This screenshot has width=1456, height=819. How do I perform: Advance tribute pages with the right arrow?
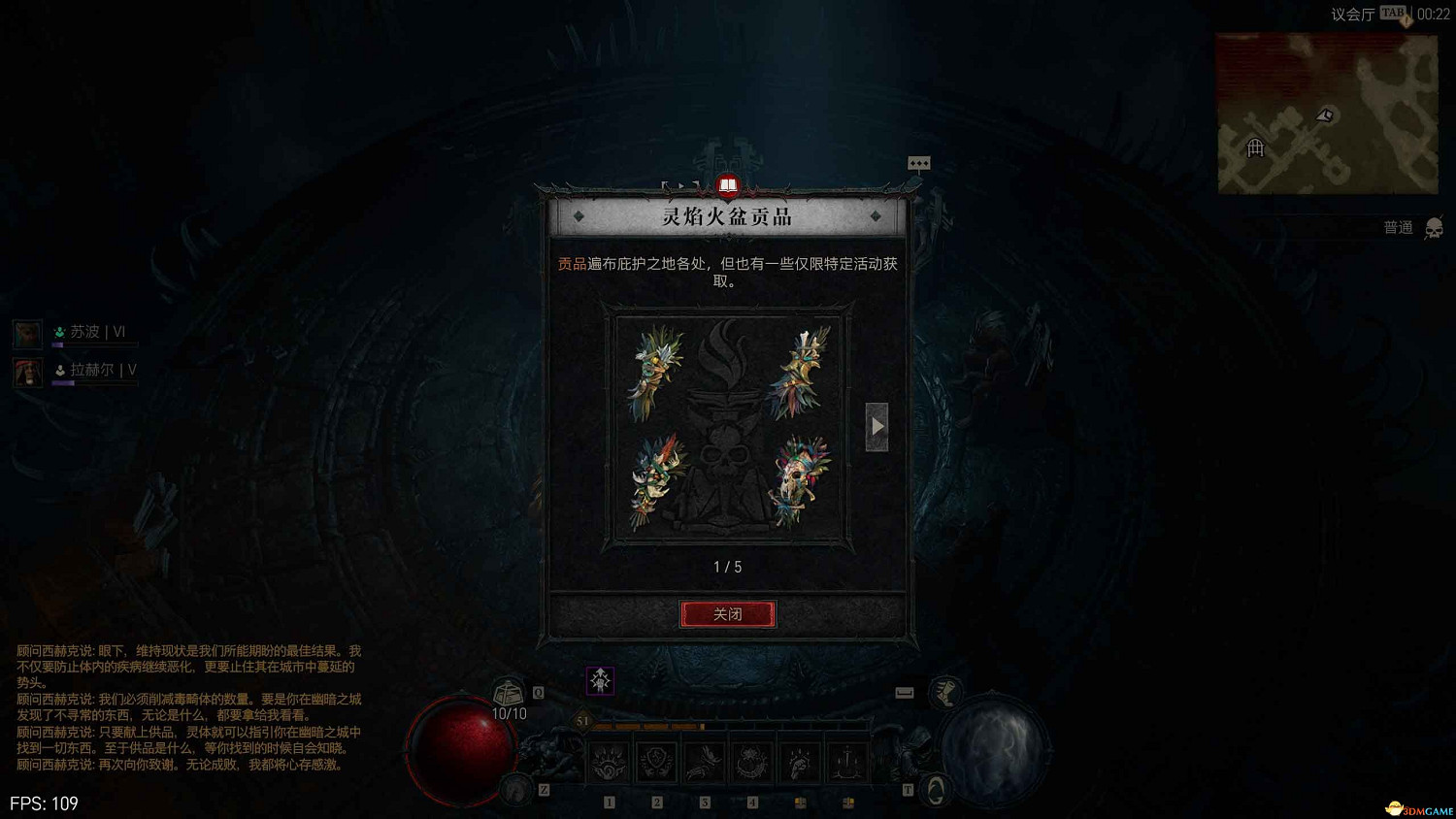pyautogui.click(x=877, y=425)
